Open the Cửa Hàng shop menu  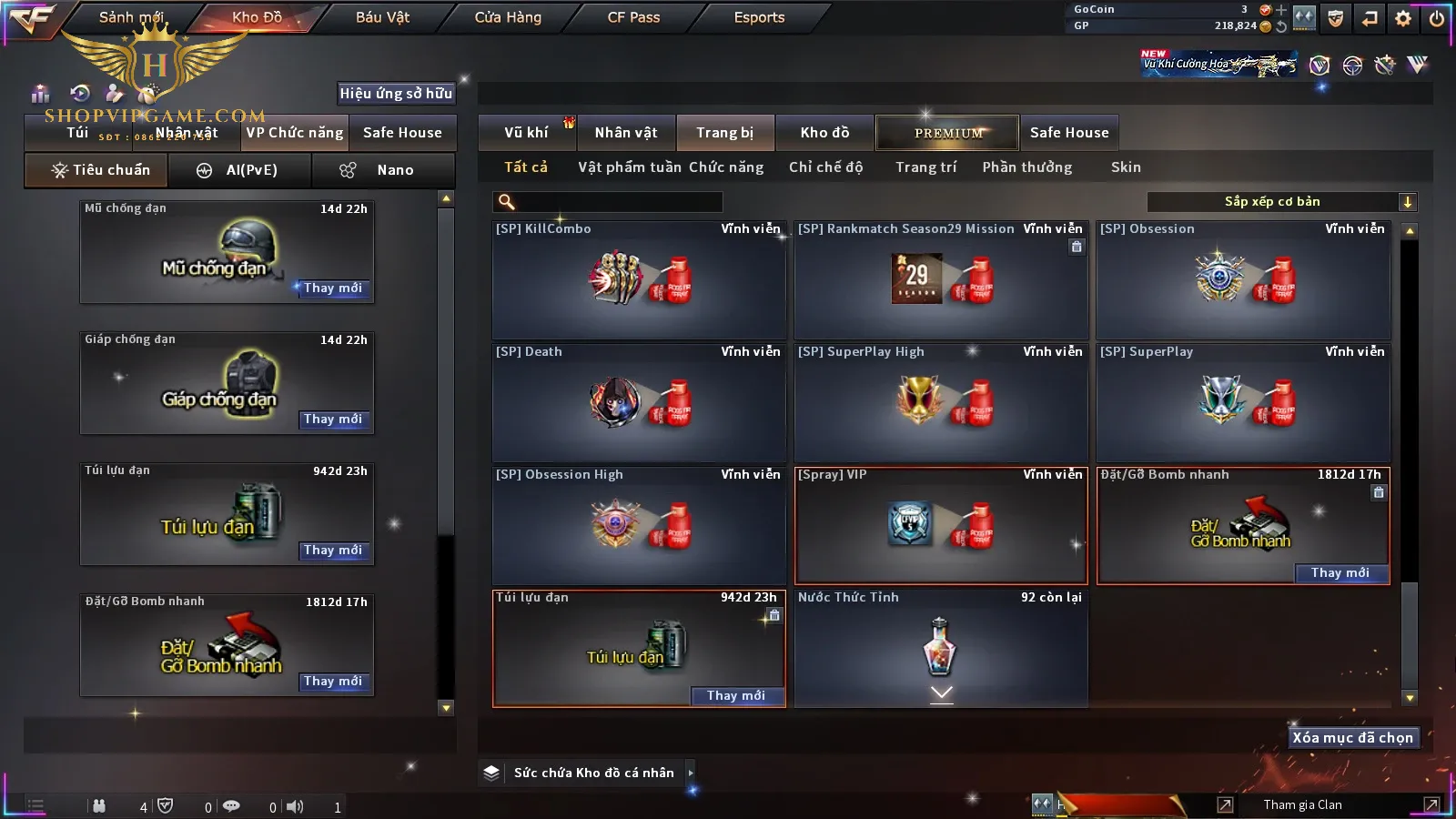pyautogui.click(x=508, y=17)
